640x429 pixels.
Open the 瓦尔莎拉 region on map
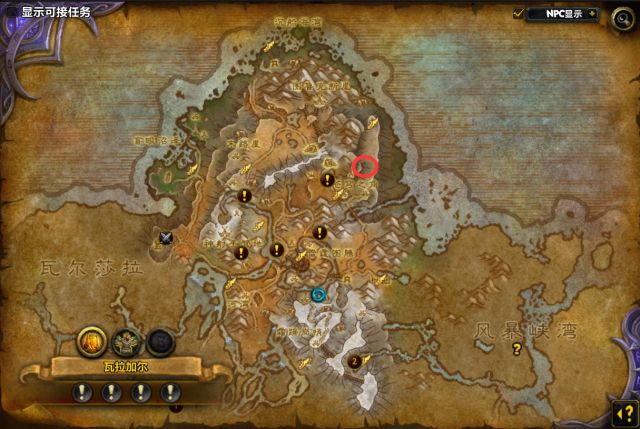coord(91,269)
